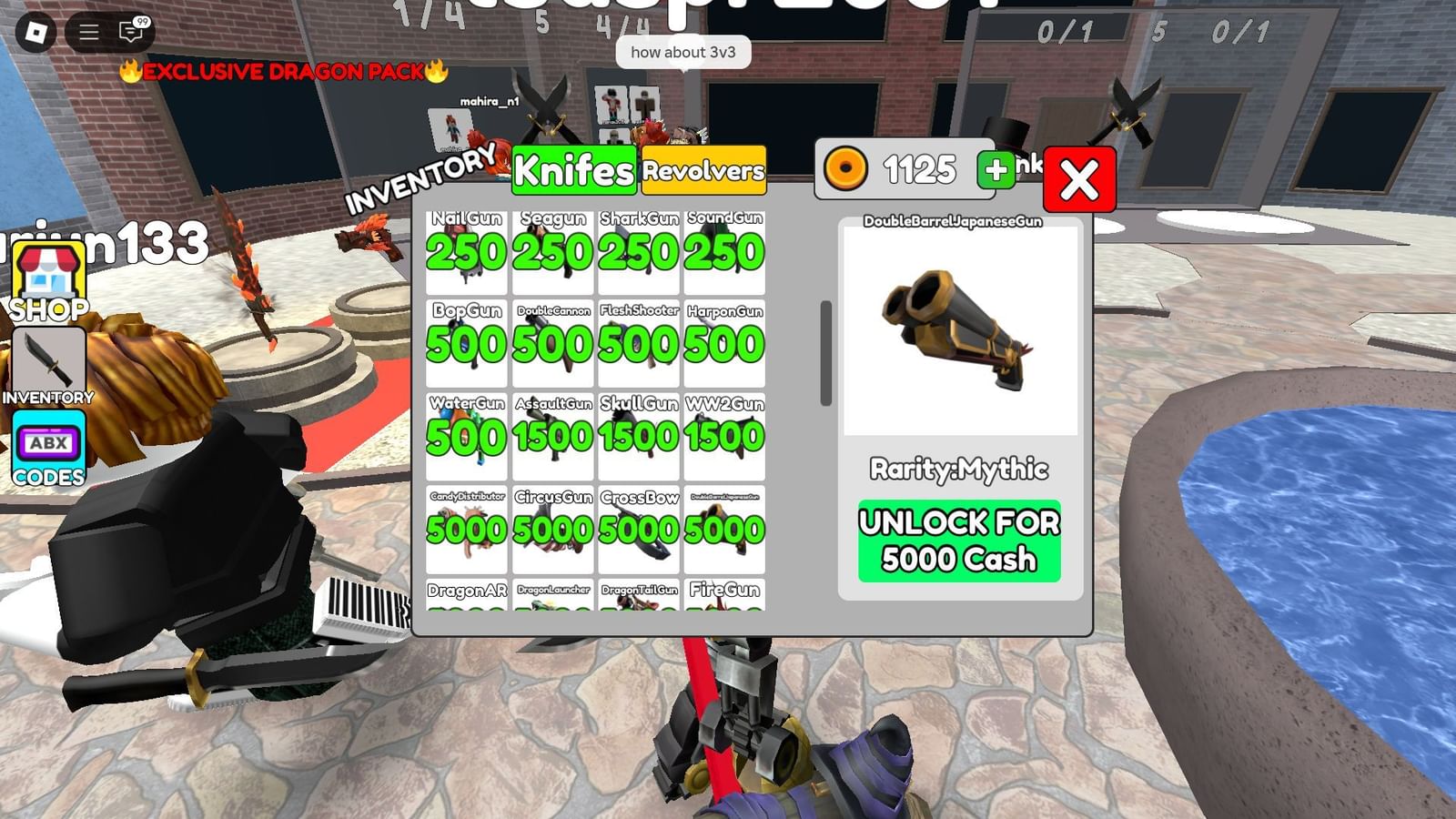The height and width of the screenshot is (819, 1456).
Task: Switch to the Knifes tab
Action: tap(573, 171)
